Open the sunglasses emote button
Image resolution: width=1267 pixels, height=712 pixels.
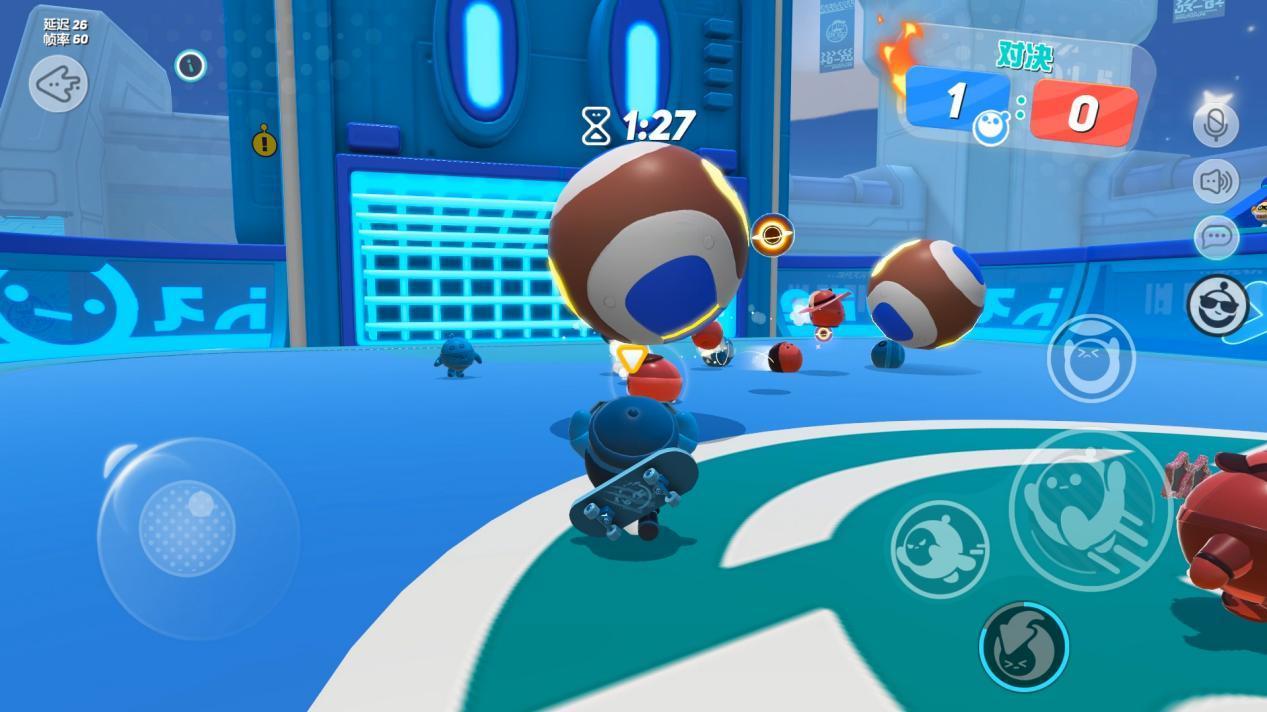[x=1218, y=305]
